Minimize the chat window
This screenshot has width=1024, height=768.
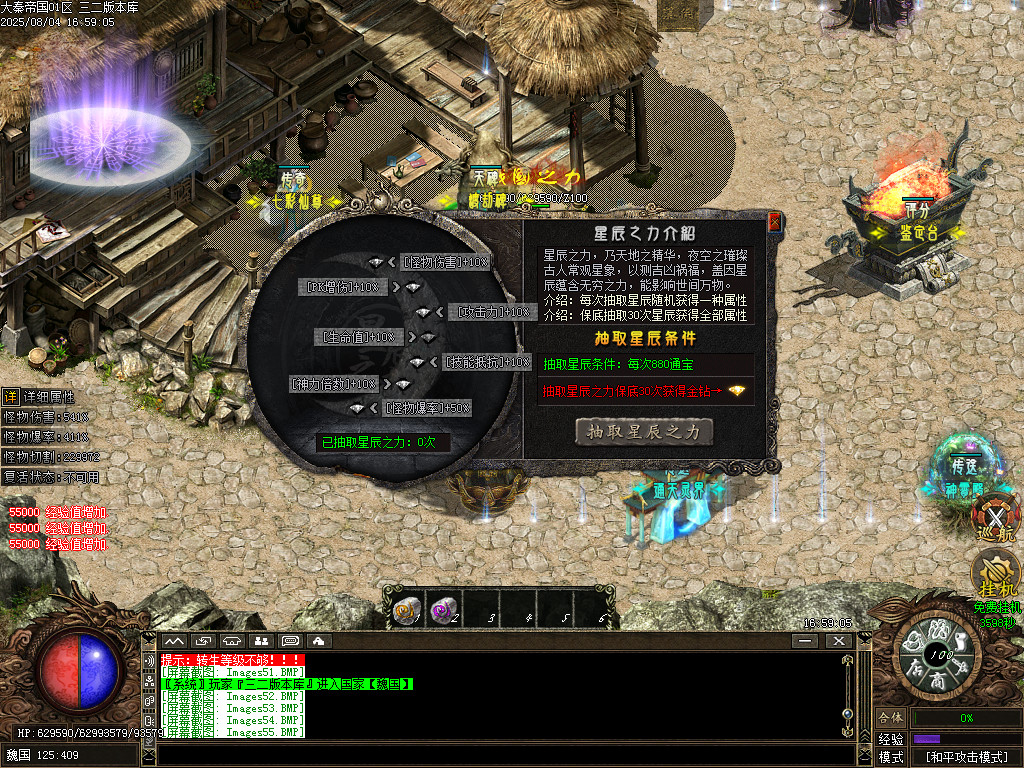click(806, 640)
